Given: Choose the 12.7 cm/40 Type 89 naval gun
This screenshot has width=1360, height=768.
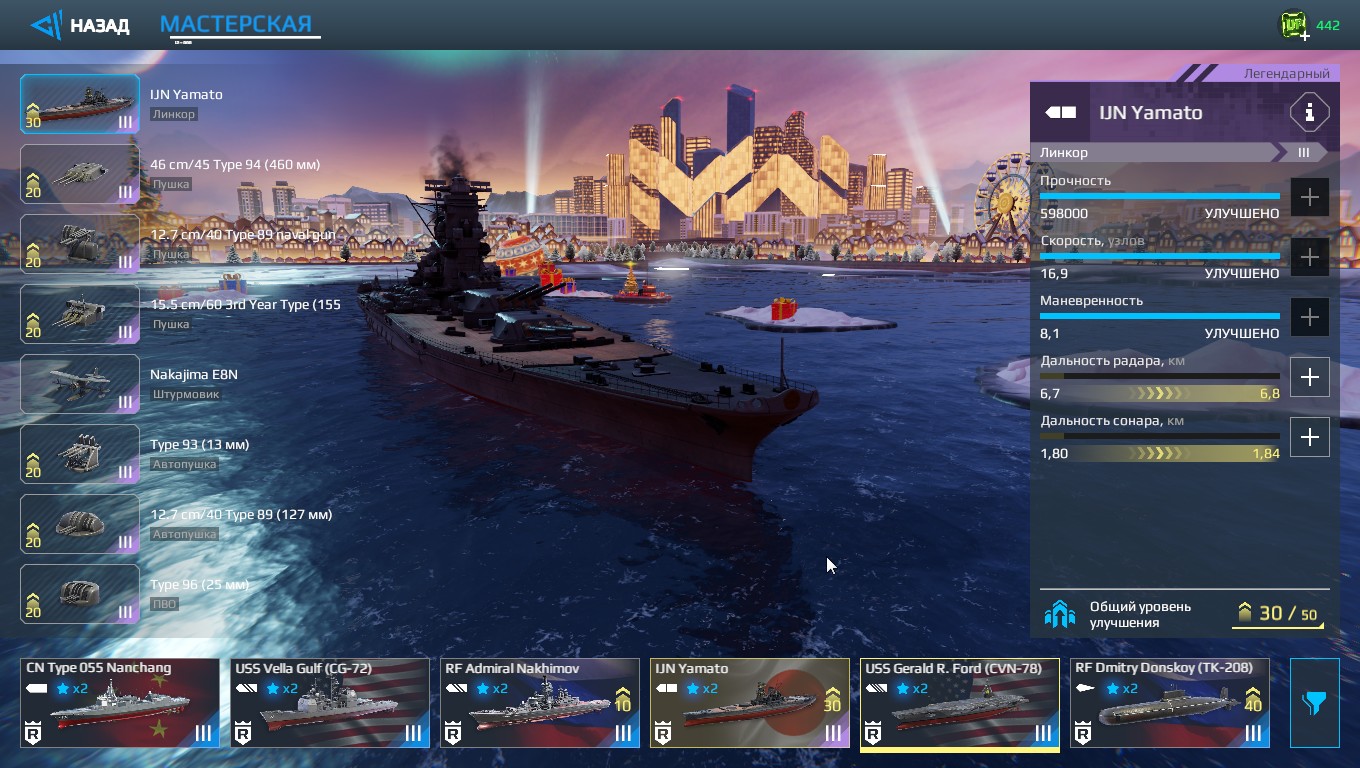Looking at the screenshot, I should click(80, 244).
